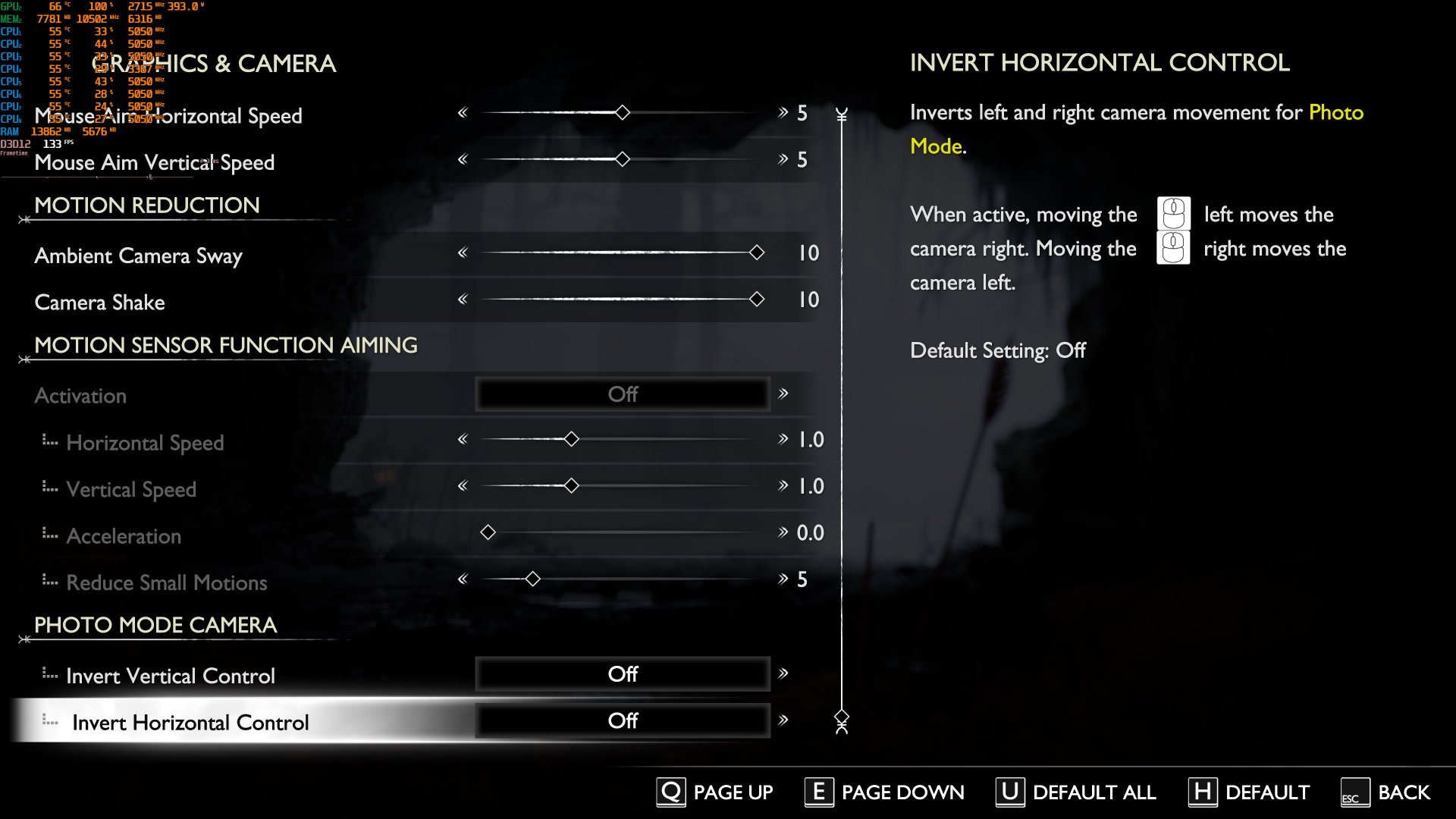
Task: Click the right chevron beside Activation
Action: [x=783, y=394]
